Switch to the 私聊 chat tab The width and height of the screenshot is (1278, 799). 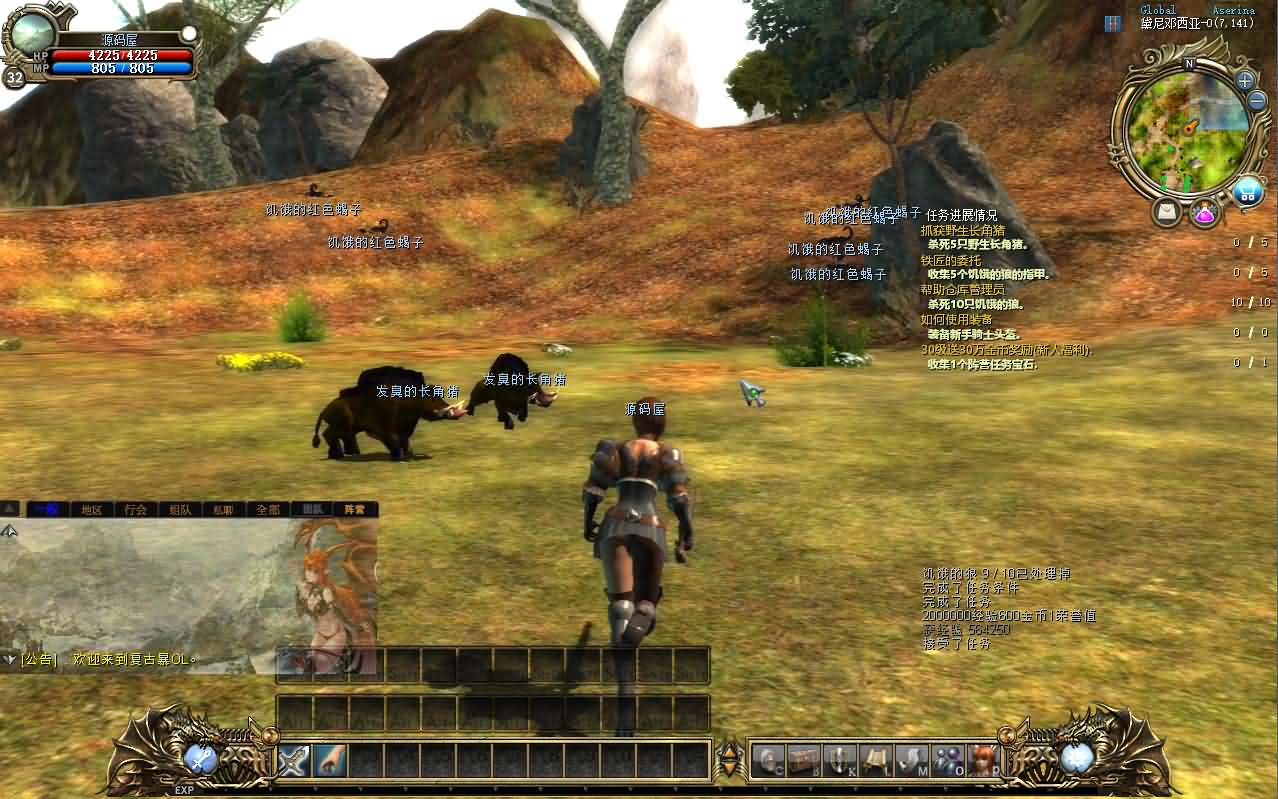click(223, 509)
